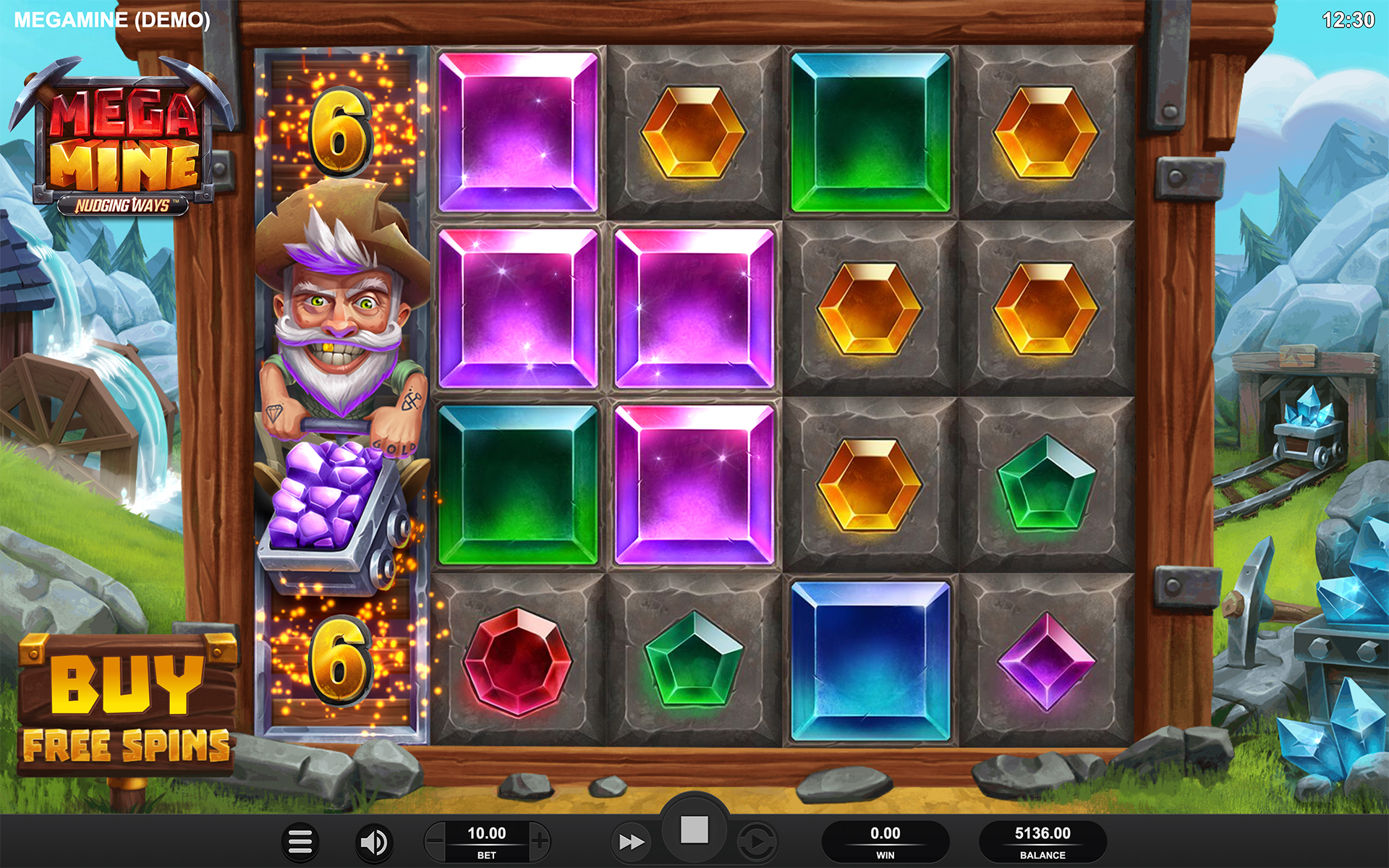The height and width of the screenshot is (868, 1389).
Task: Click plus to increase the bet
Action: tap(540, 841)
